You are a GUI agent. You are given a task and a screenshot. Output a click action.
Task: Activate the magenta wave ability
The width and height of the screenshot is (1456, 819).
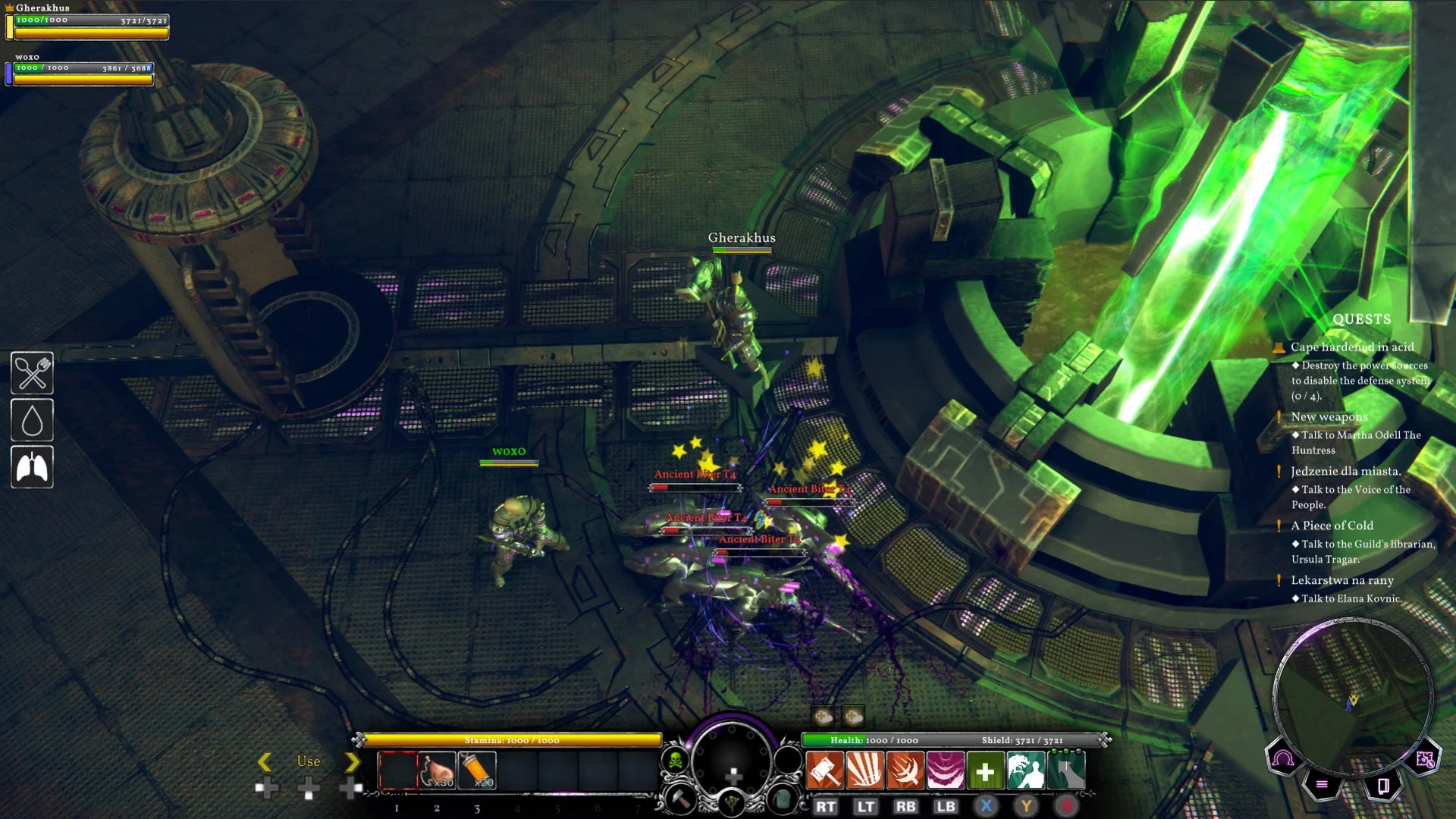[945, 771]
